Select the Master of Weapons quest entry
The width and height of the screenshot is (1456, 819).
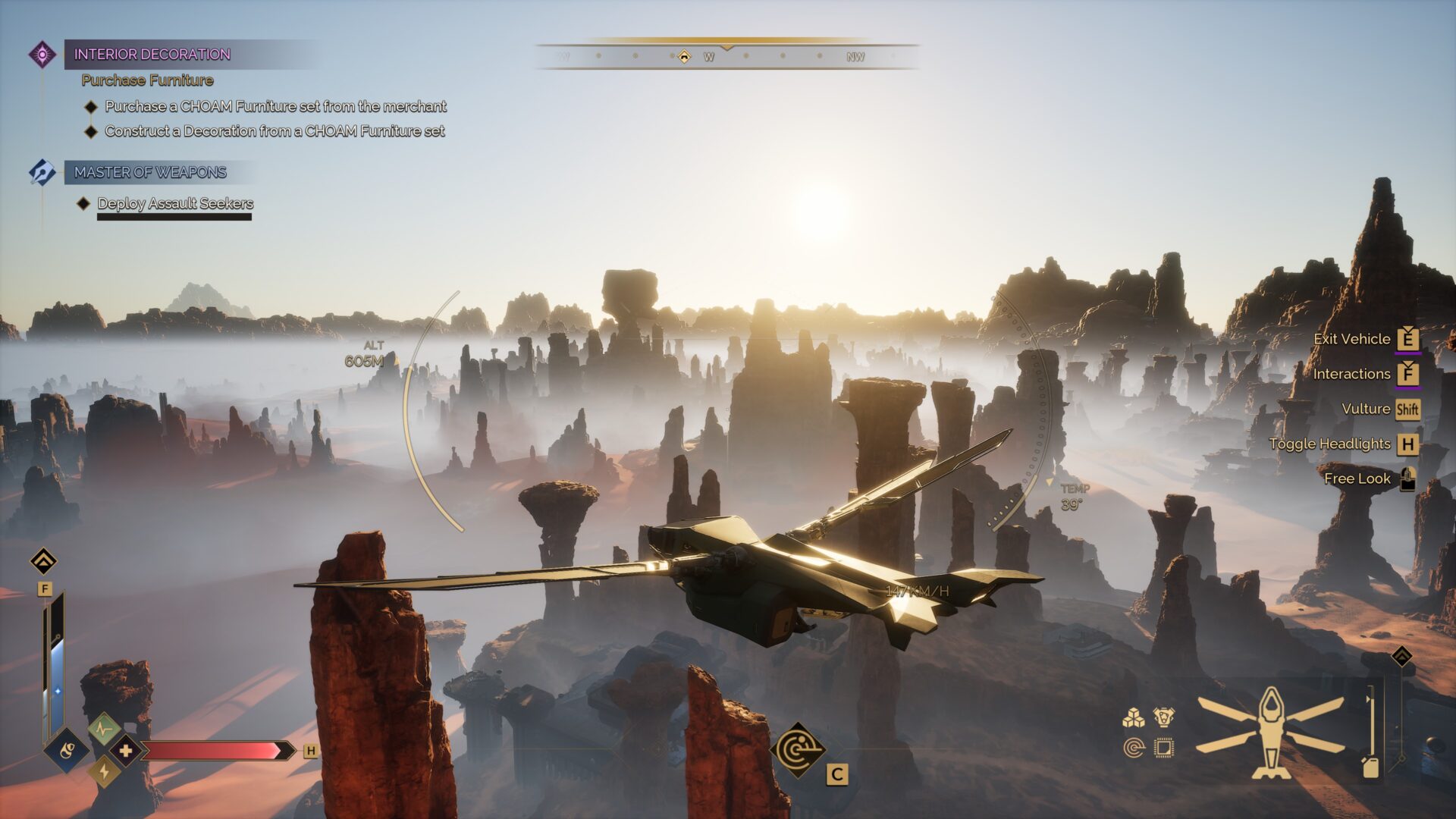point(150,173)
